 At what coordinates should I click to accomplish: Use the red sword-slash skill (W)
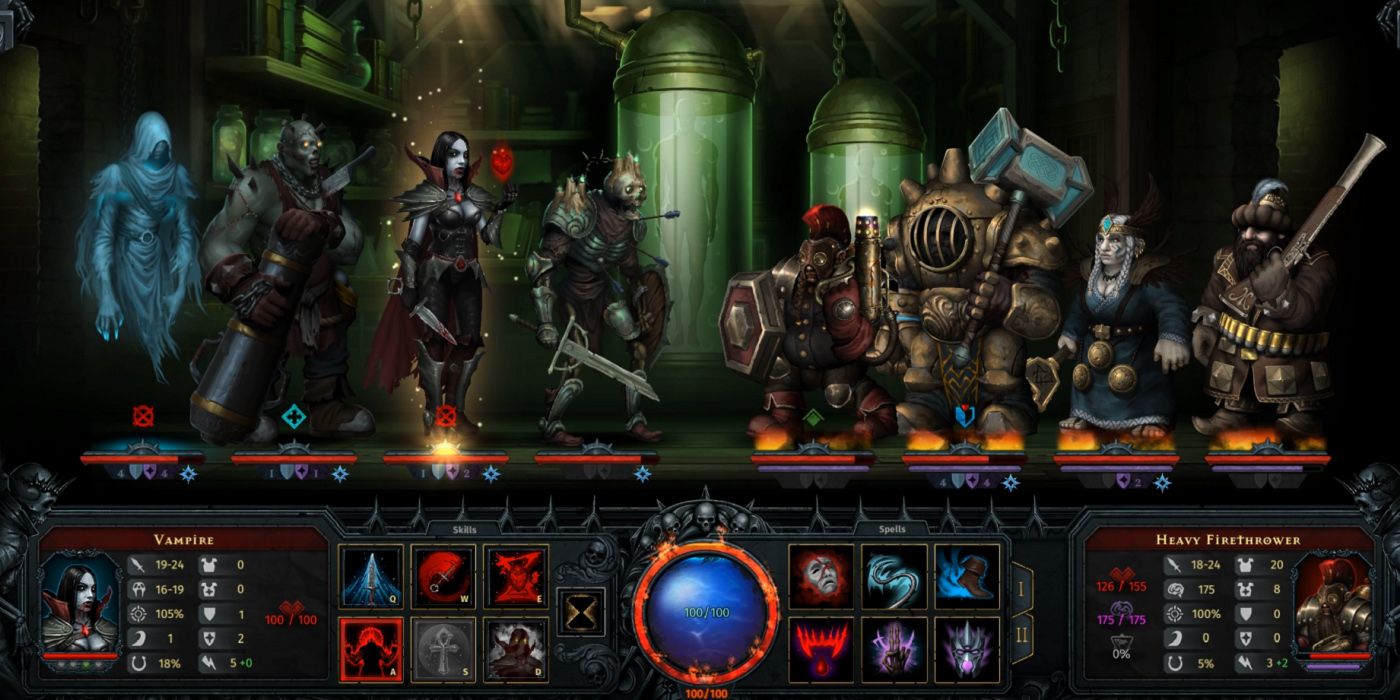(443, 577)
